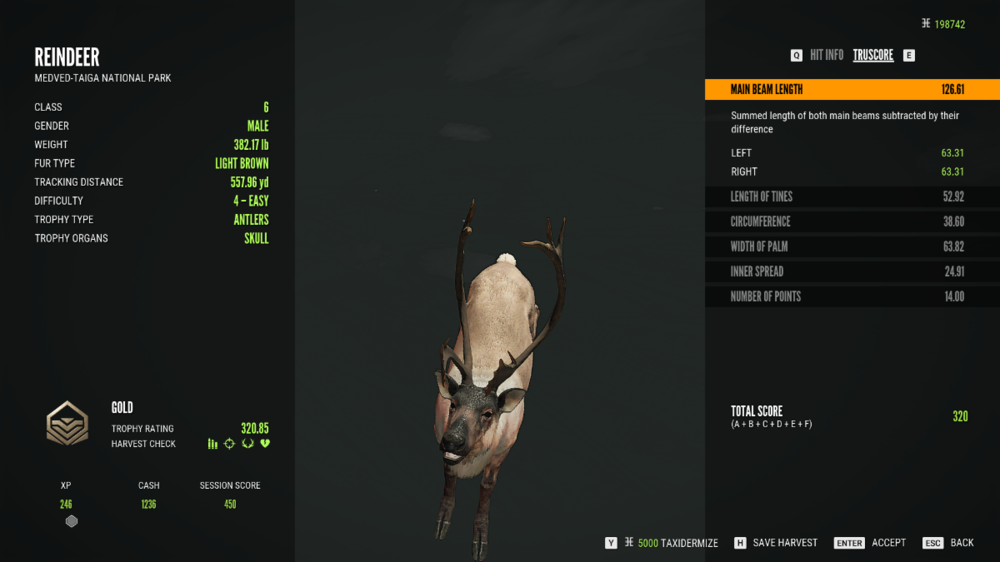The width and height of the screenshot is (1000, 562).
Task: Expand the Width of Palm row
Action: click(x=851, y=247)
